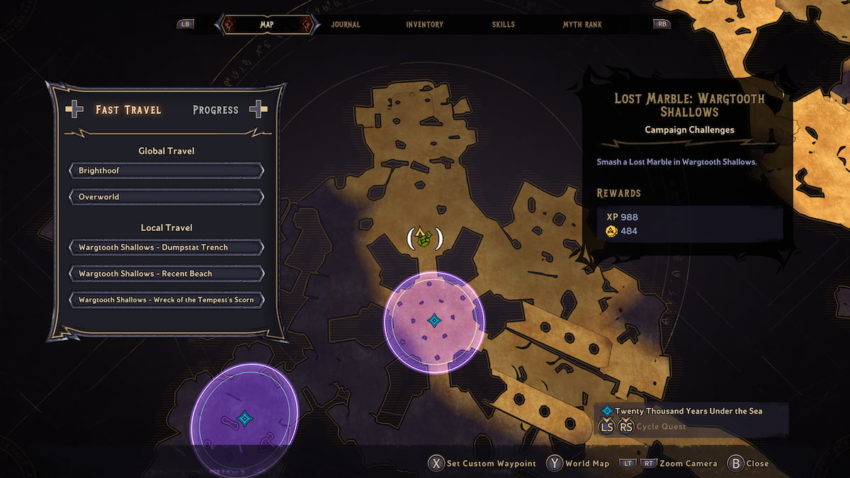The height and width of the screenshot is (478, 850).
Task: Choose Overworld global travel destination
Action: pos(165,197)
